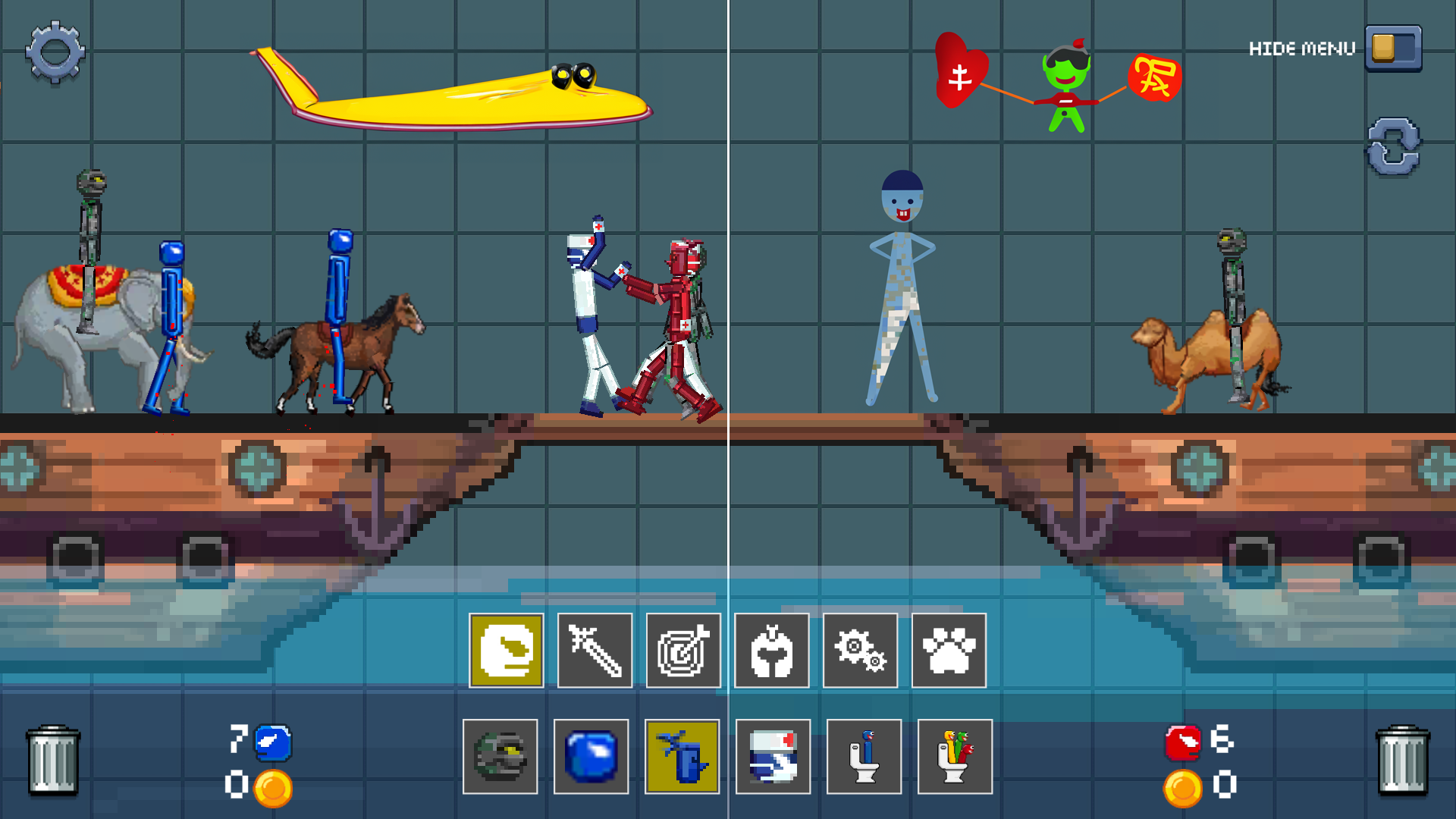Open the ranged weapons target category
This screenshot has height=819, width=1456.
pos(682,651)
